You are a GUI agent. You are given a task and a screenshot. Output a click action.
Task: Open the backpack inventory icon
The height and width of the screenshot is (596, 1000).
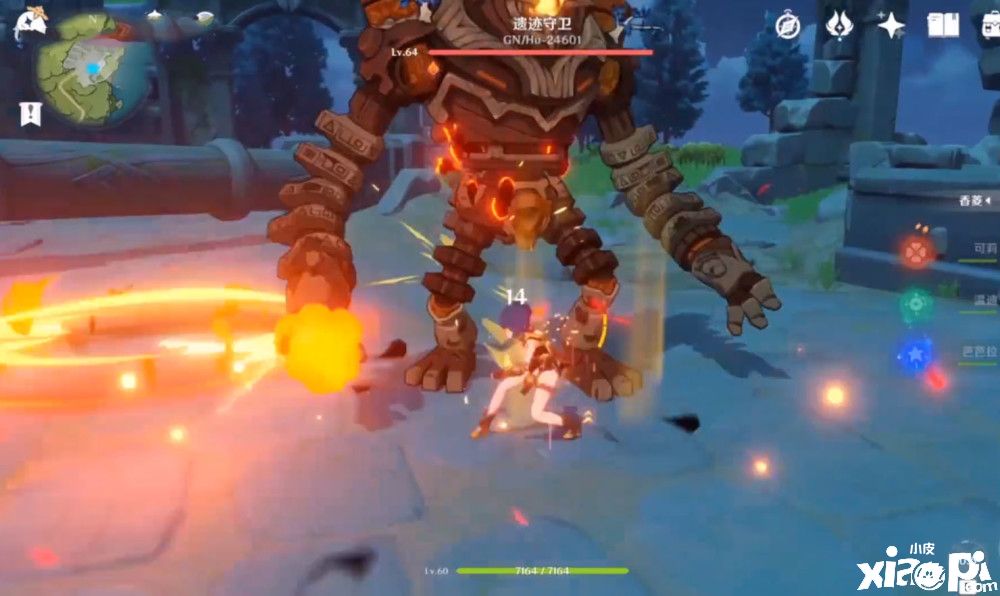[x=990, y=27]
